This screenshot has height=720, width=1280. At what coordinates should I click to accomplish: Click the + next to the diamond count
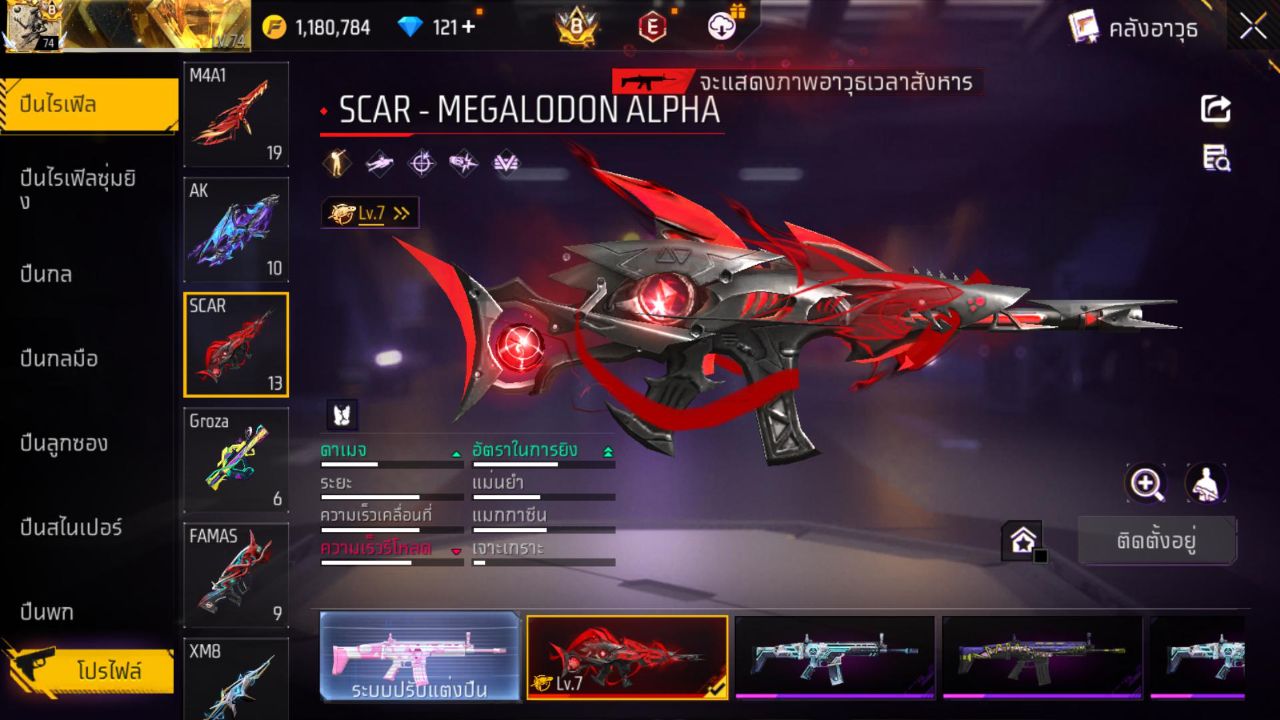466,27
